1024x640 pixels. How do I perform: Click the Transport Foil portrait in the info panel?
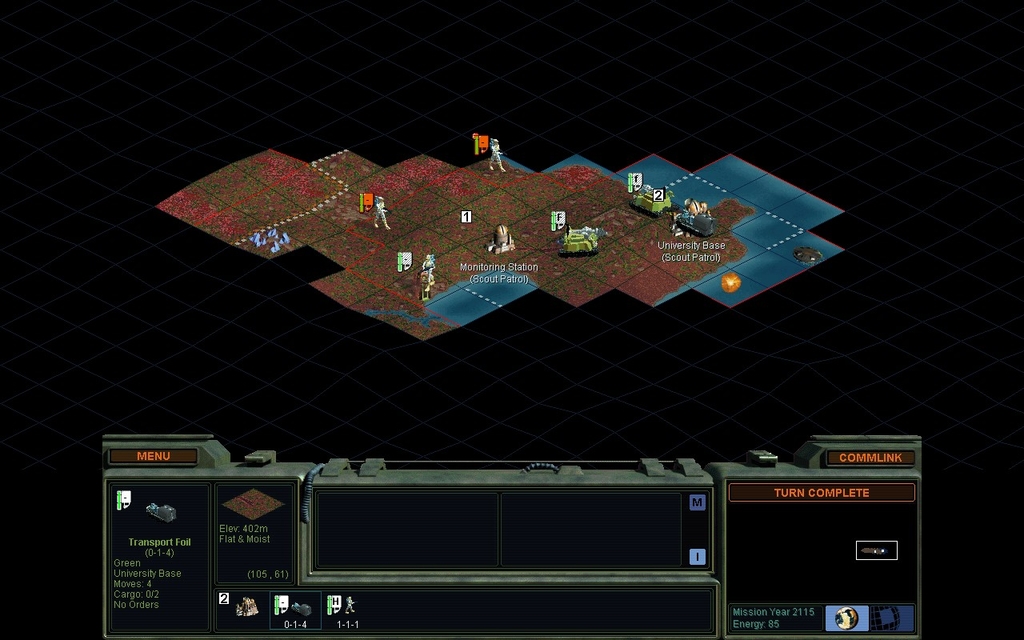(x=161, y=513)
